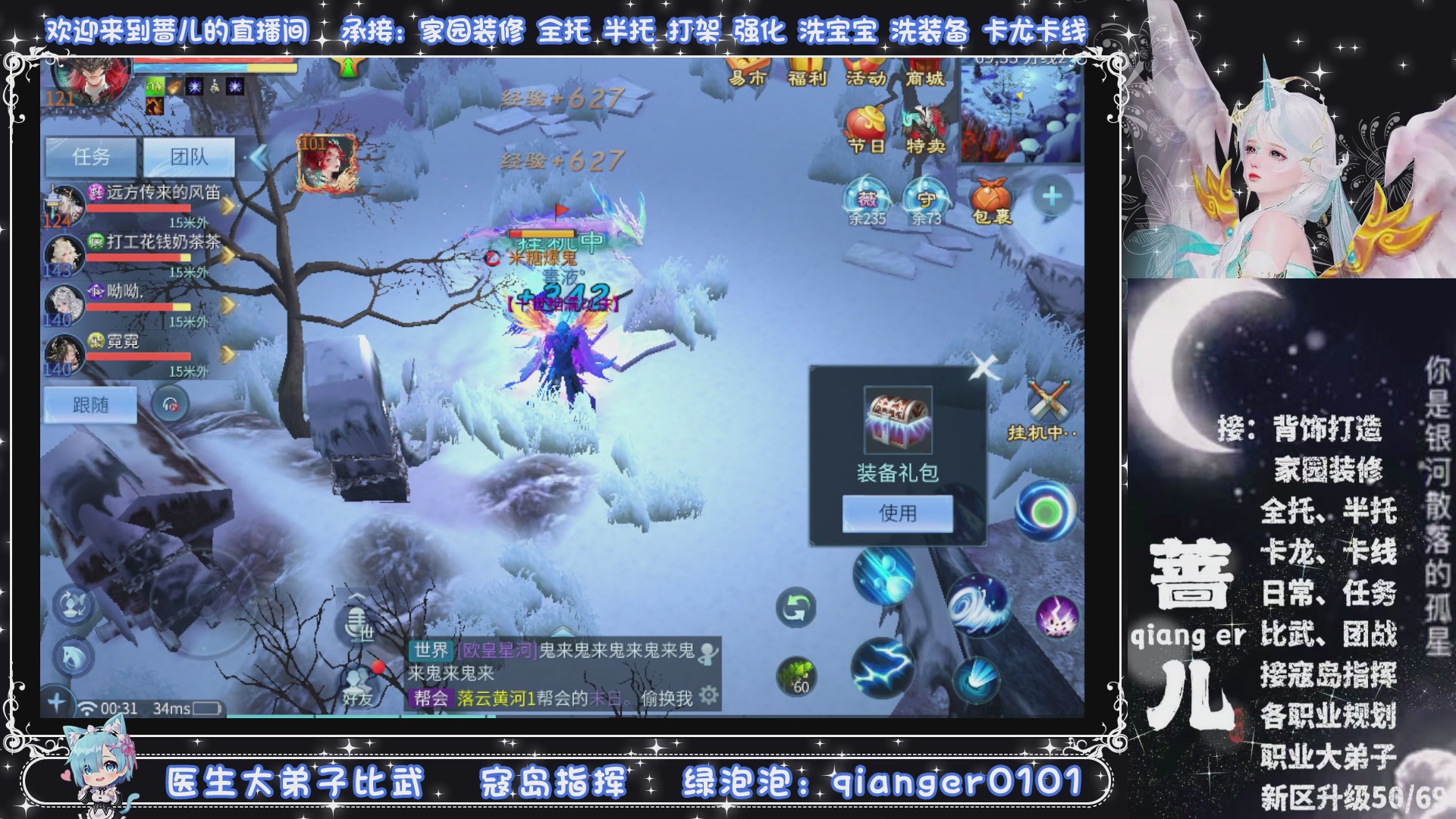Switch to the 任务 (Tasks) tab
This screenshot has width=1456, height=819.
91,157
